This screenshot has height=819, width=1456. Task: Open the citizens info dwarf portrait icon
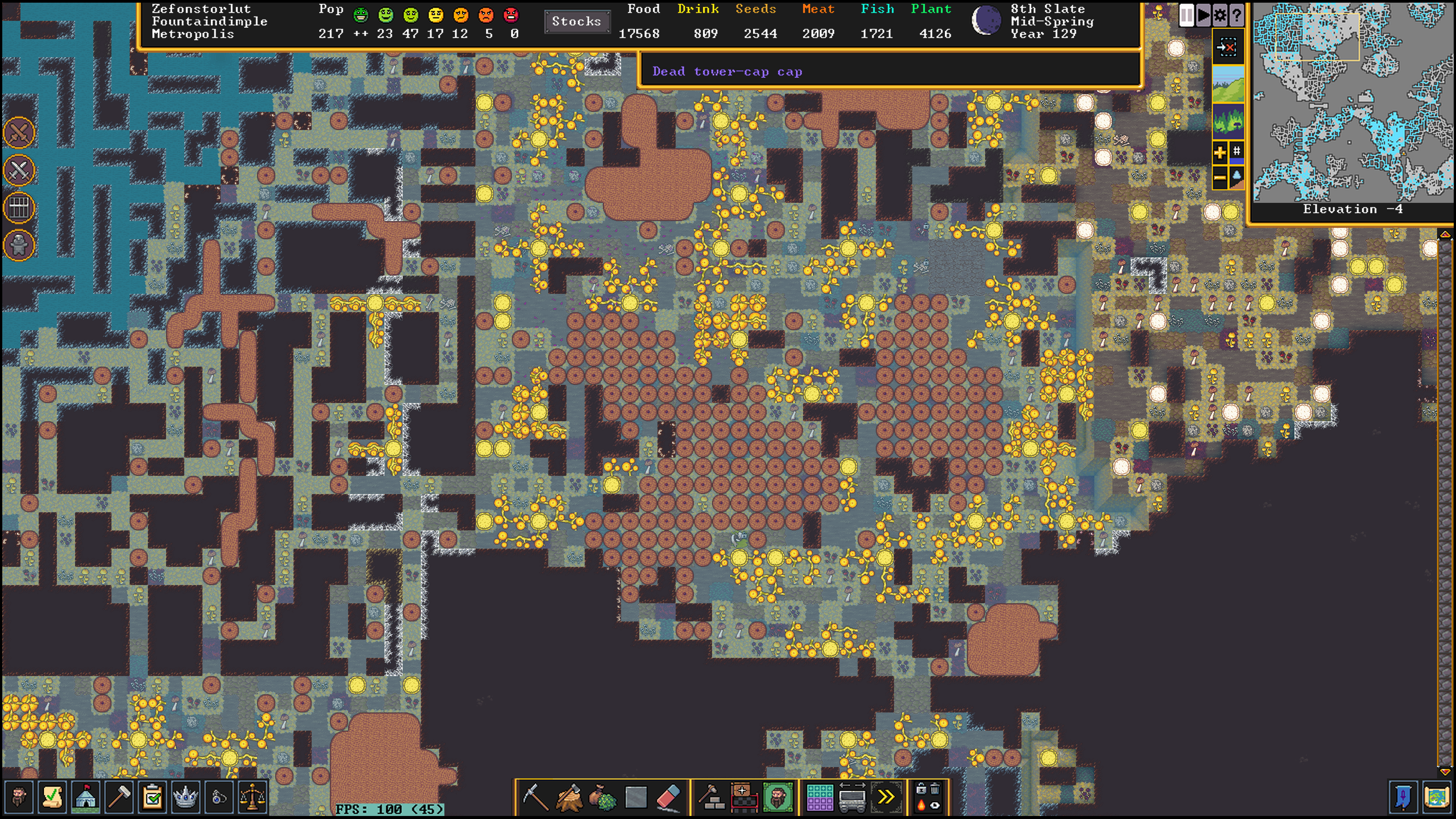[x=19, y=797]
